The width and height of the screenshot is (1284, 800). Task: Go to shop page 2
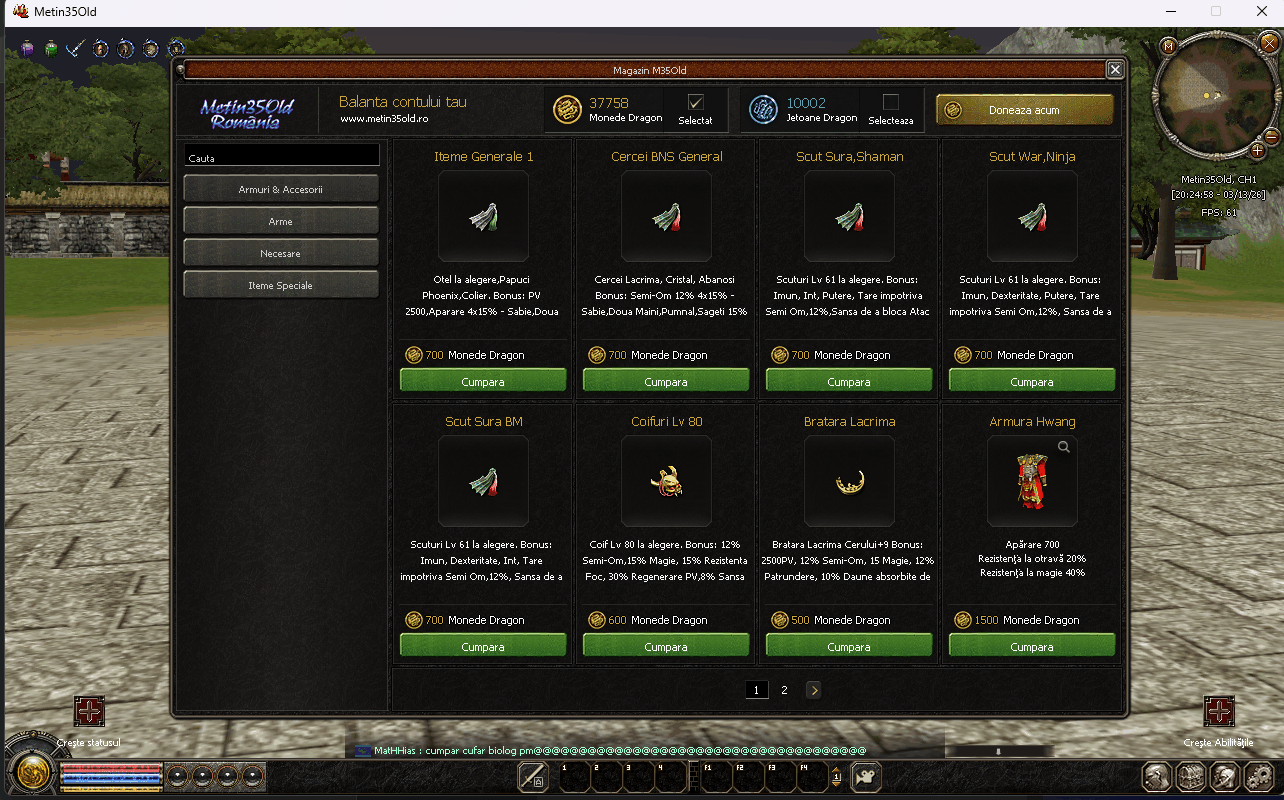pos(784,690)
